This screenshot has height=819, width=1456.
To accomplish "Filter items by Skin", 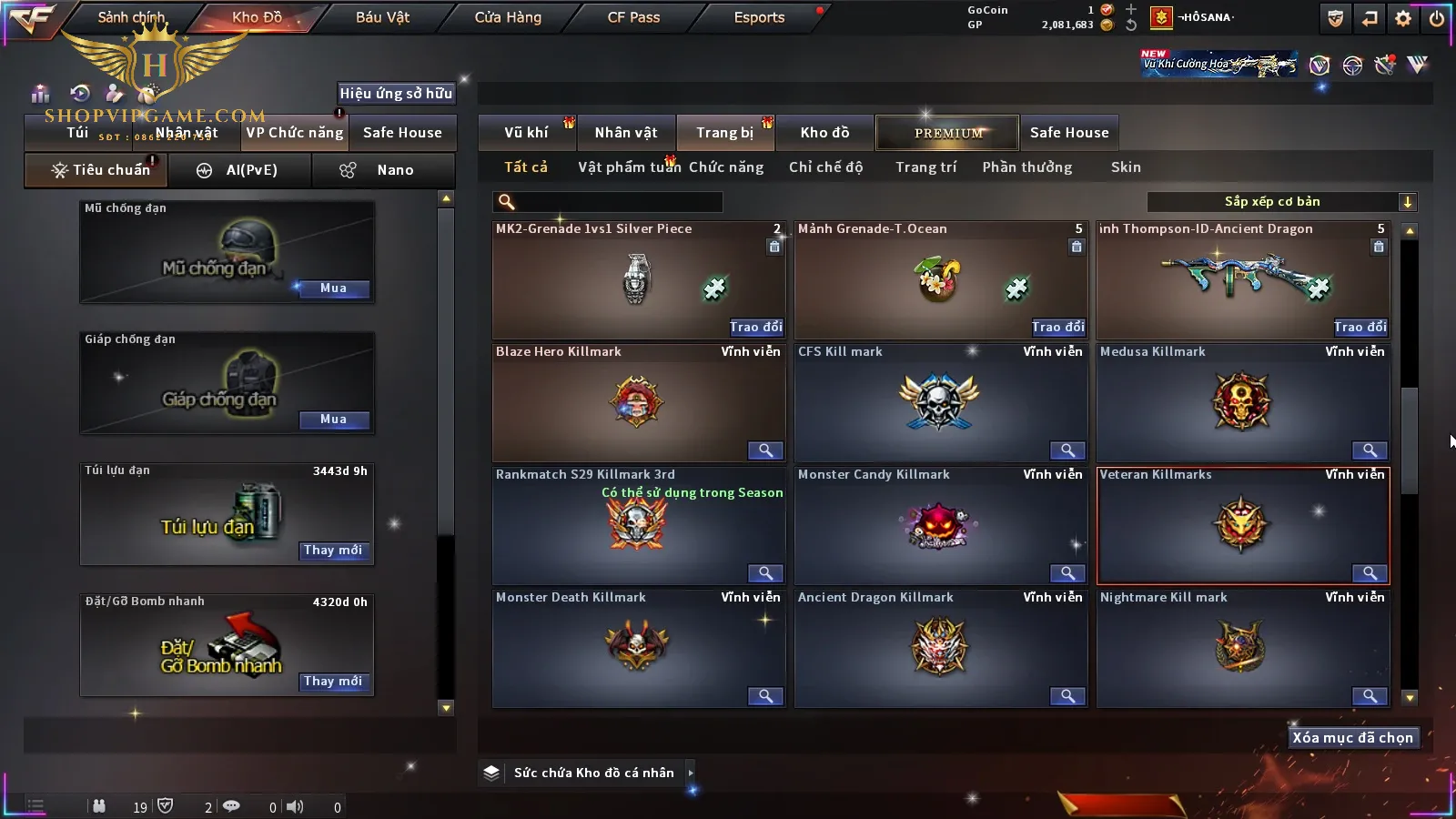I will [1126, 167].
